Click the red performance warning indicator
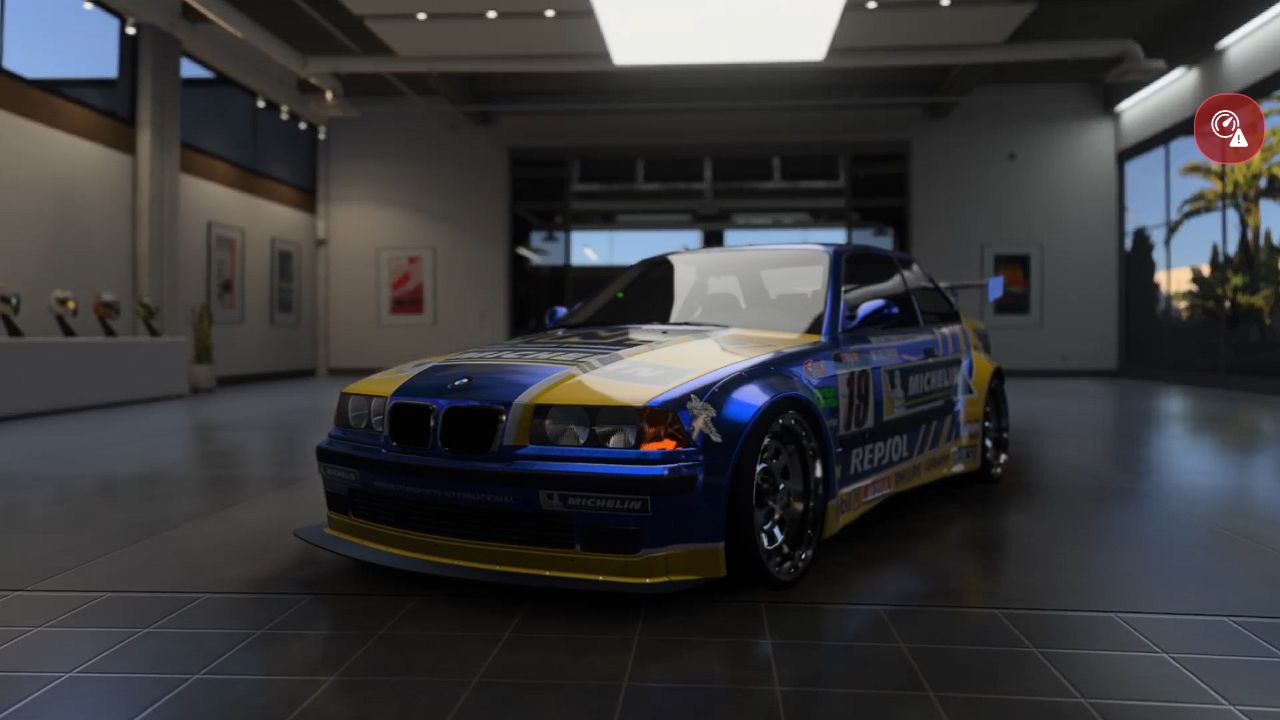 pos(1230,128)
